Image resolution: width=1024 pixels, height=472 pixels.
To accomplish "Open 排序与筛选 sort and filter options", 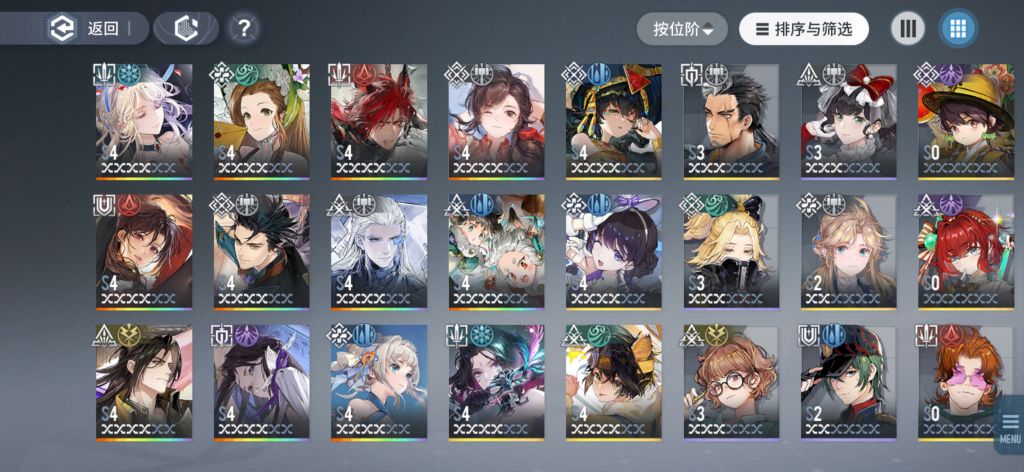I will click(804, 29).
